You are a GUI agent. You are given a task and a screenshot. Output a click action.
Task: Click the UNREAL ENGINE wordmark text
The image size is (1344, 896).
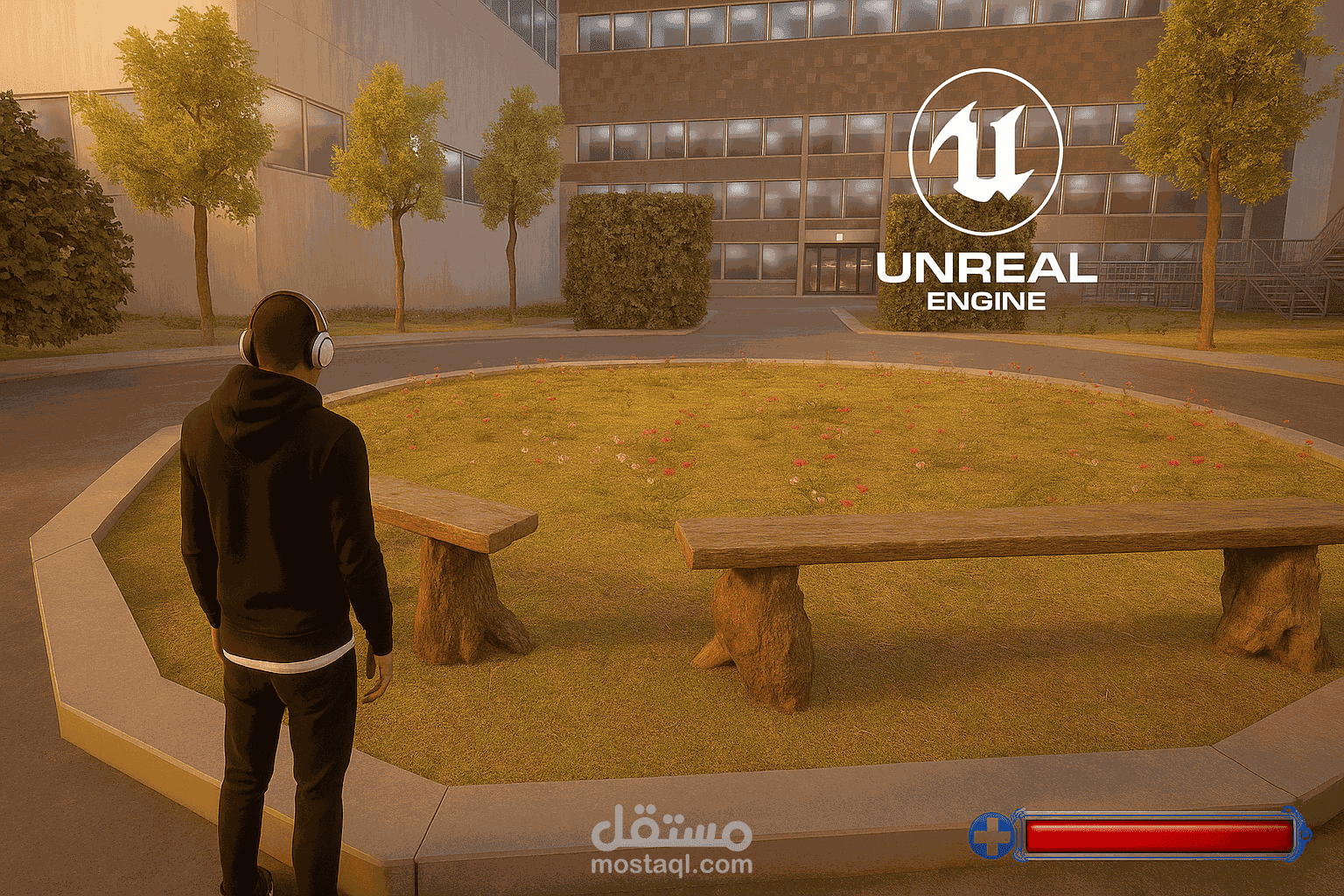click(x=987, y=267)
